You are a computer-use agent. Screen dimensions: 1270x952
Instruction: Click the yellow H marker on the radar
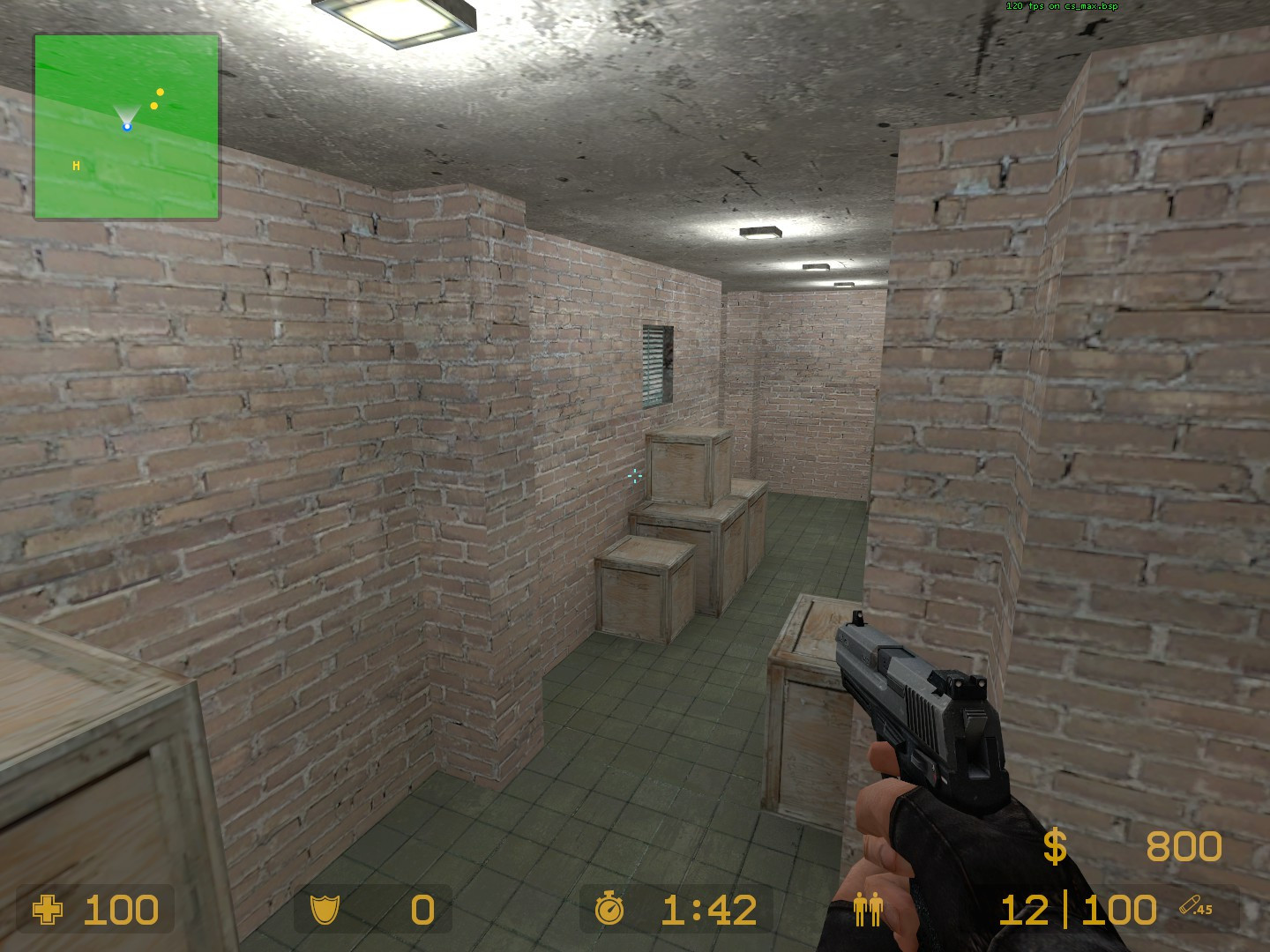tap(75, 165)
